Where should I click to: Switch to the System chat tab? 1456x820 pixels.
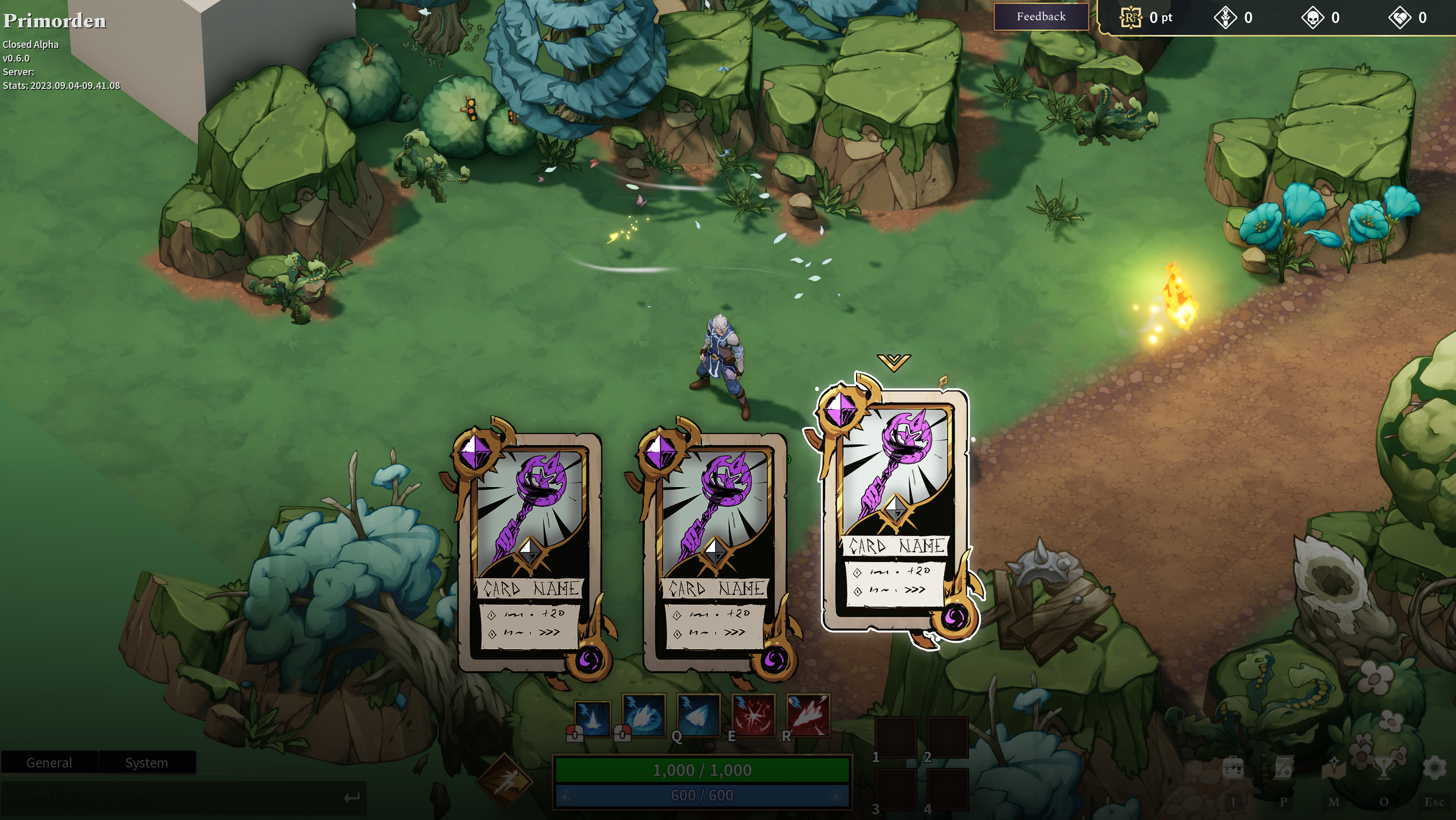point(146,762)
